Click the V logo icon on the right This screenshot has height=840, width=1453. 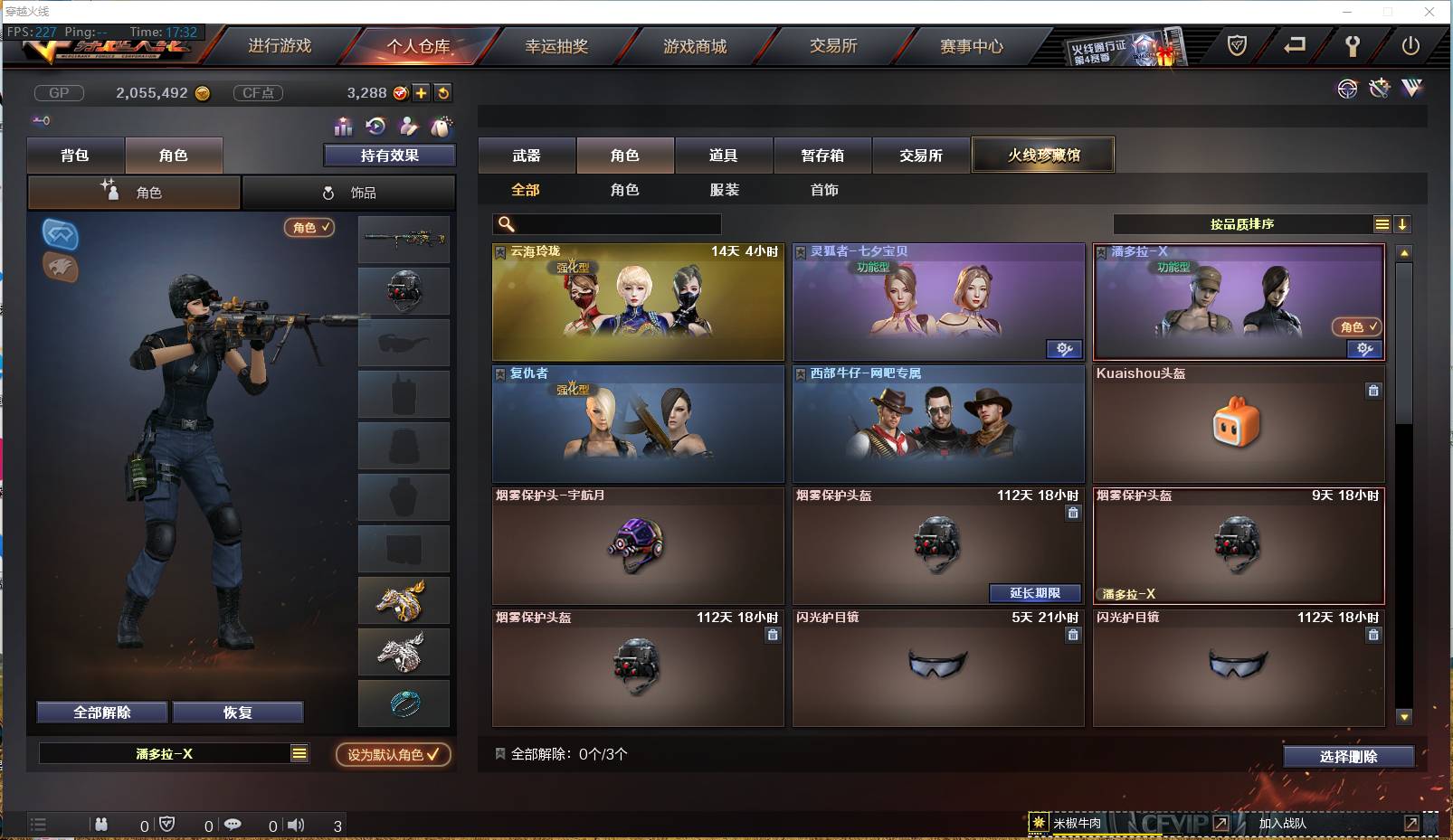(1410, 89)
